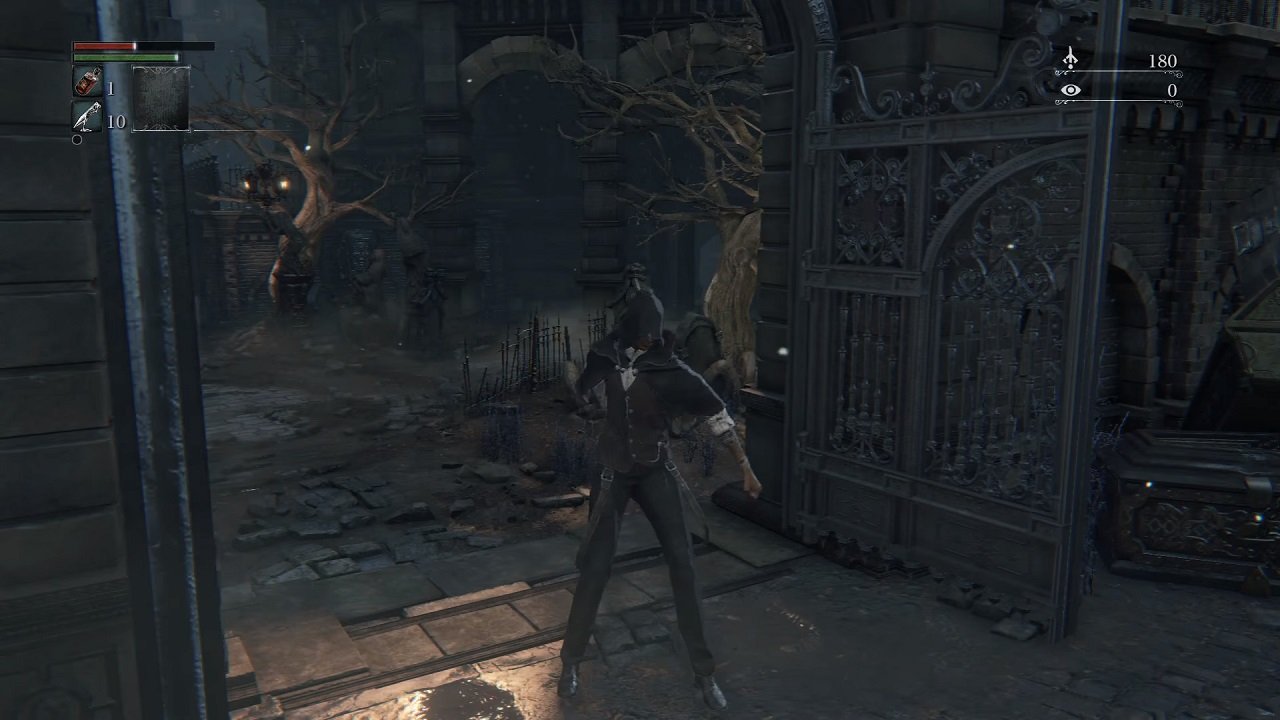Select the Insight eye icon
Screen dimensions: 1280x720
pyautogui.click(x=1070, y=90)
